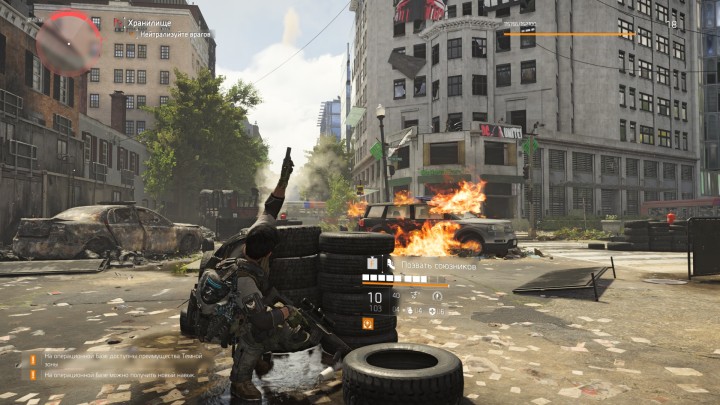Viewport: 720px width, 405px height.
Task: Select the Позвать союзников call option
Action: click(425, 264)
